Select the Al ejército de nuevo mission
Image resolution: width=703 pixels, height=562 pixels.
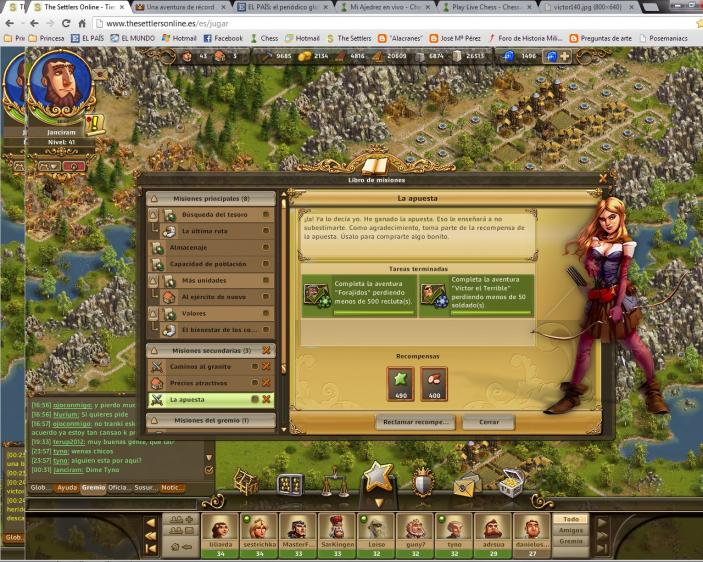[211, 297]
